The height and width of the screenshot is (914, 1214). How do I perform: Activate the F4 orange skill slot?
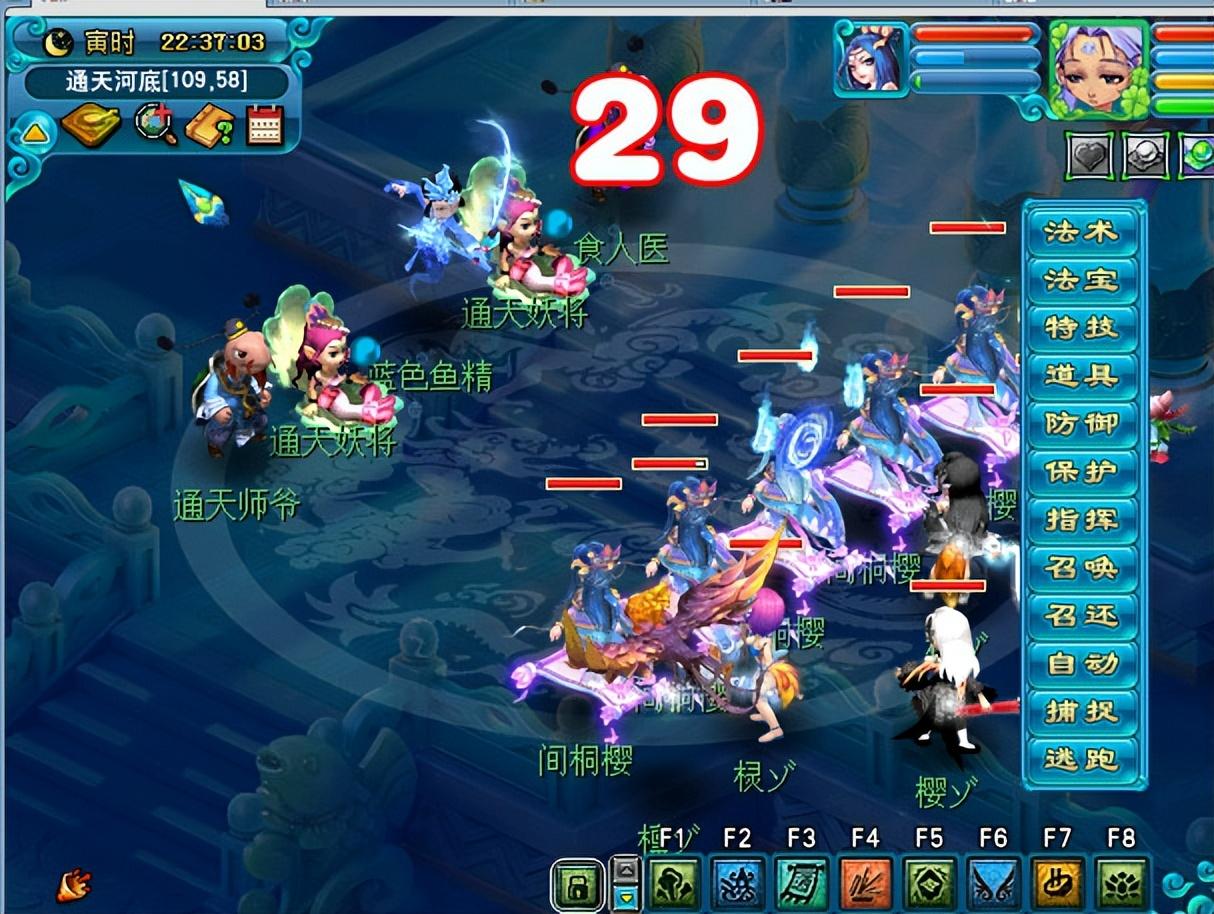point(866,883)
